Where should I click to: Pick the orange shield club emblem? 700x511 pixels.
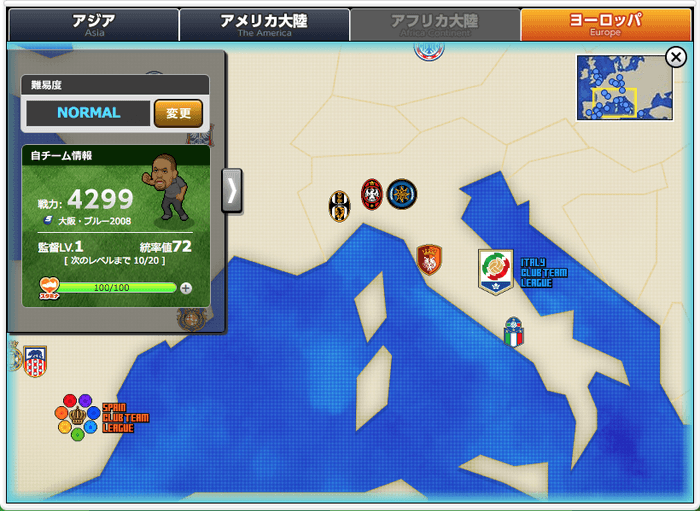[430, 260]
